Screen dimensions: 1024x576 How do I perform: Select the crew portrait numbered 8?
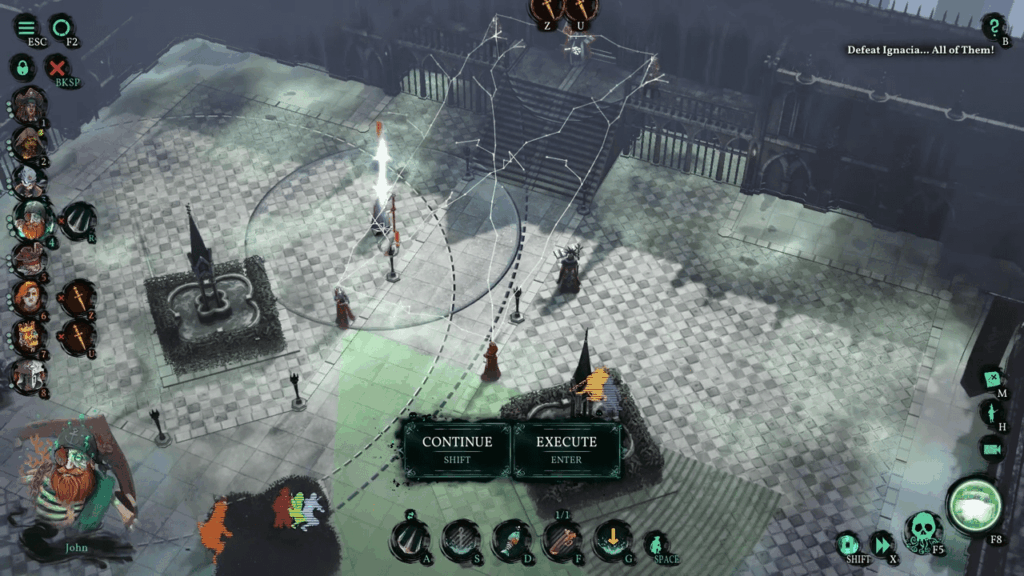(28, 375)
